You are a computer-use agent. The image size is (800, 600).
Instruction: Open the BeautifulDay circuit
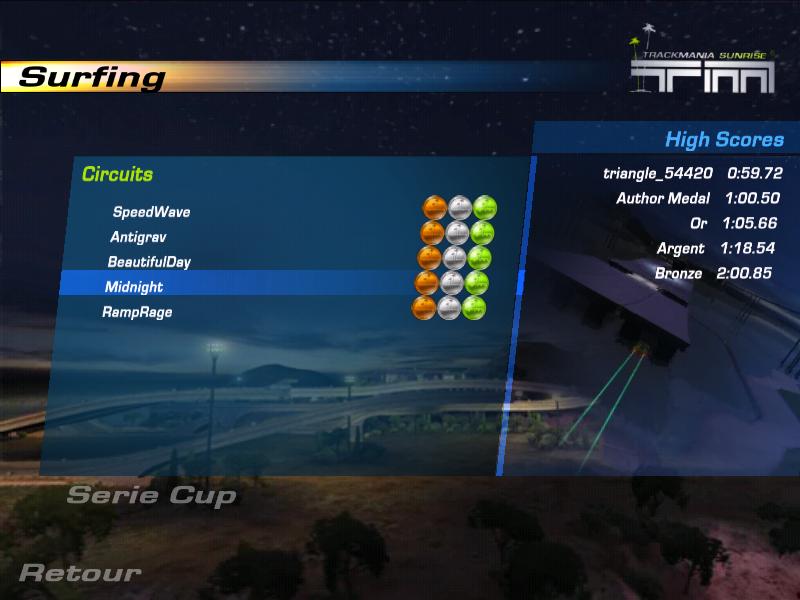(x=149, y=262)
